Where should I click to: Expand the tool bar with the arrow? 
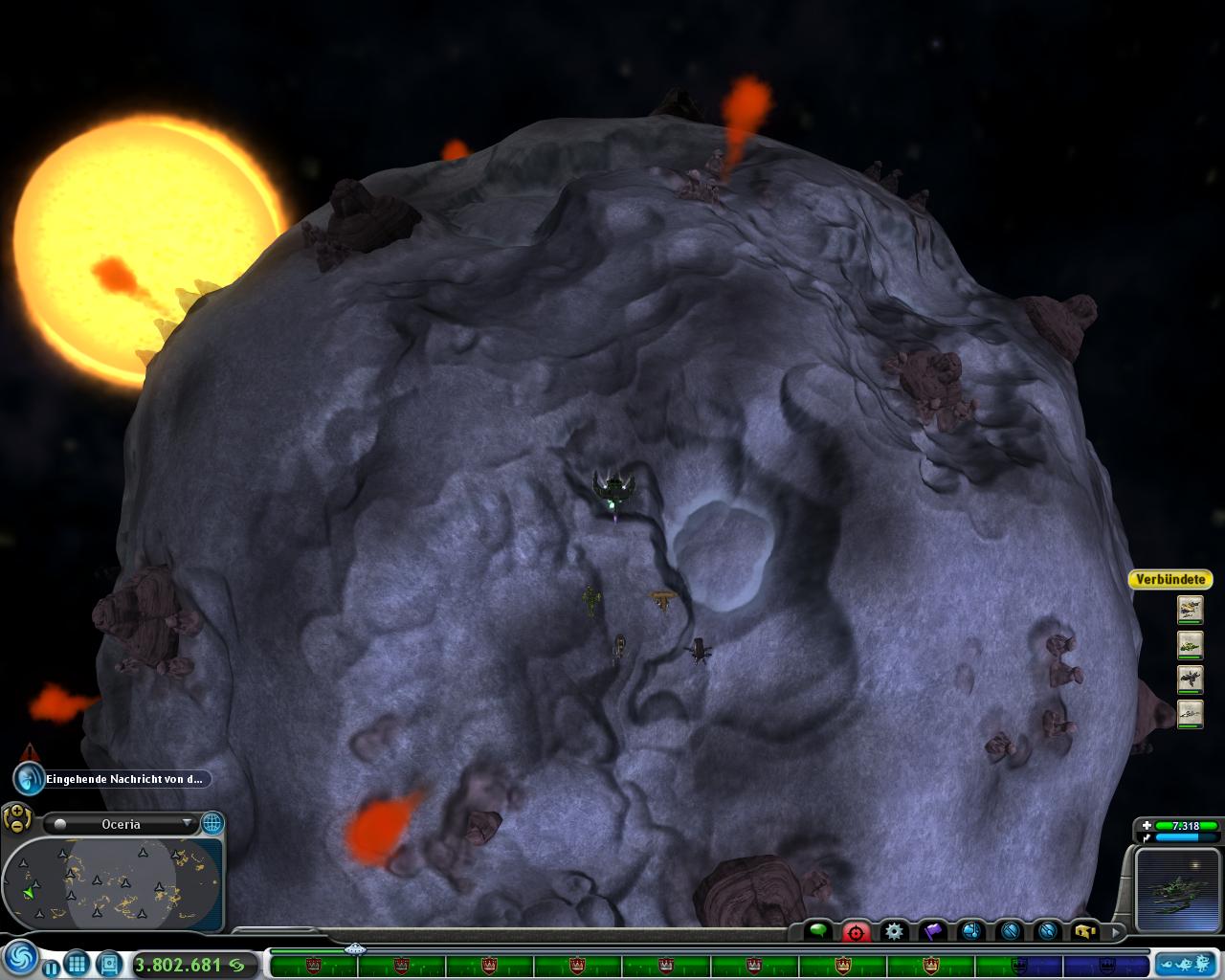(1115, 930)
